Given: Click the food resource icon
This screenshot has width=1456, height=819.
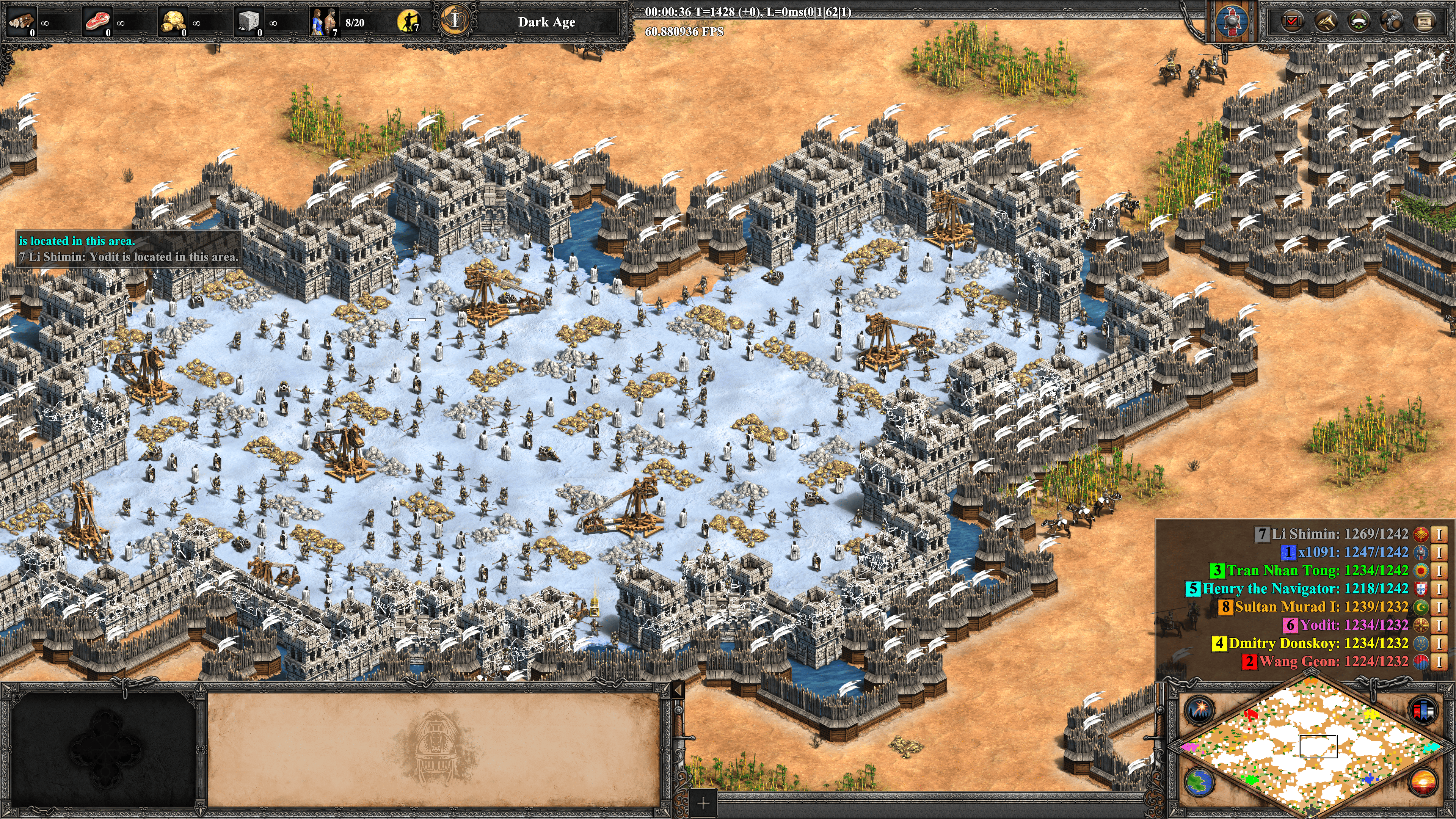Looking at the screenshot, I should [x=97, y=22].
